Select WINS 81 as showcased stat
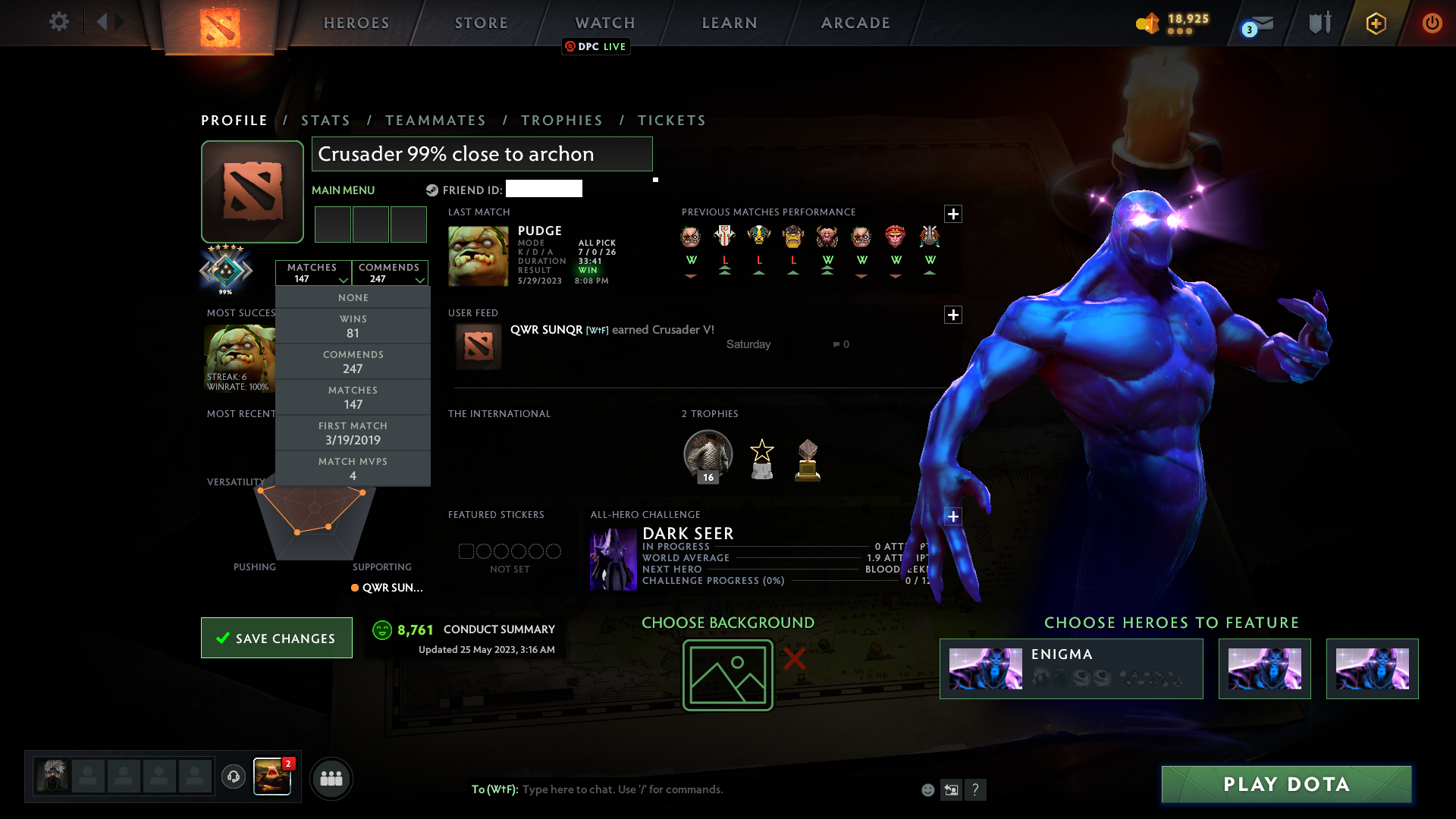1456x819 pixels. tap(353, 325)
